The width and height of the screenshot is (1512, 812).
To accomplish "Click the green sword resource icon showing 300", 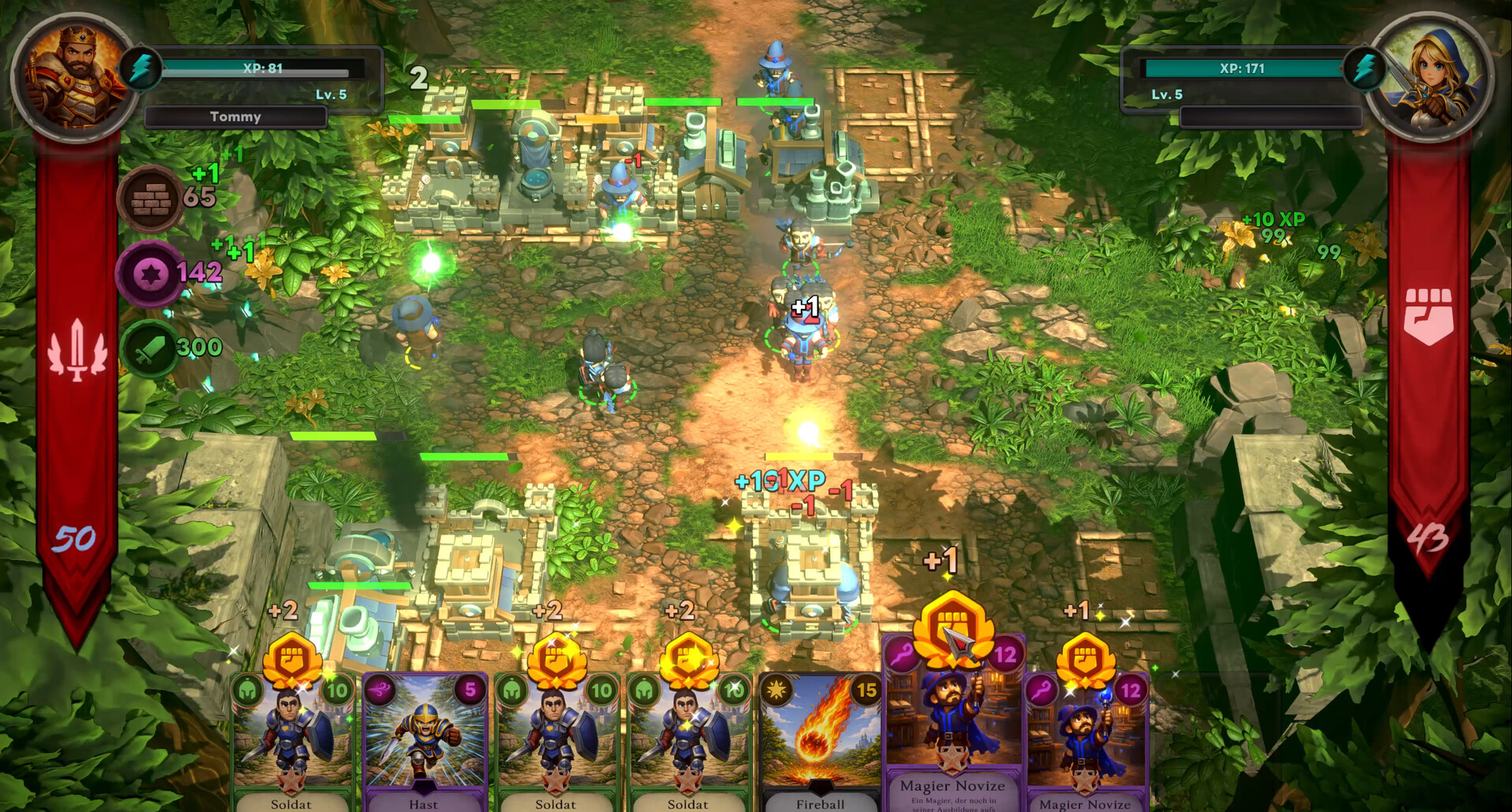I will click(150, 347).
